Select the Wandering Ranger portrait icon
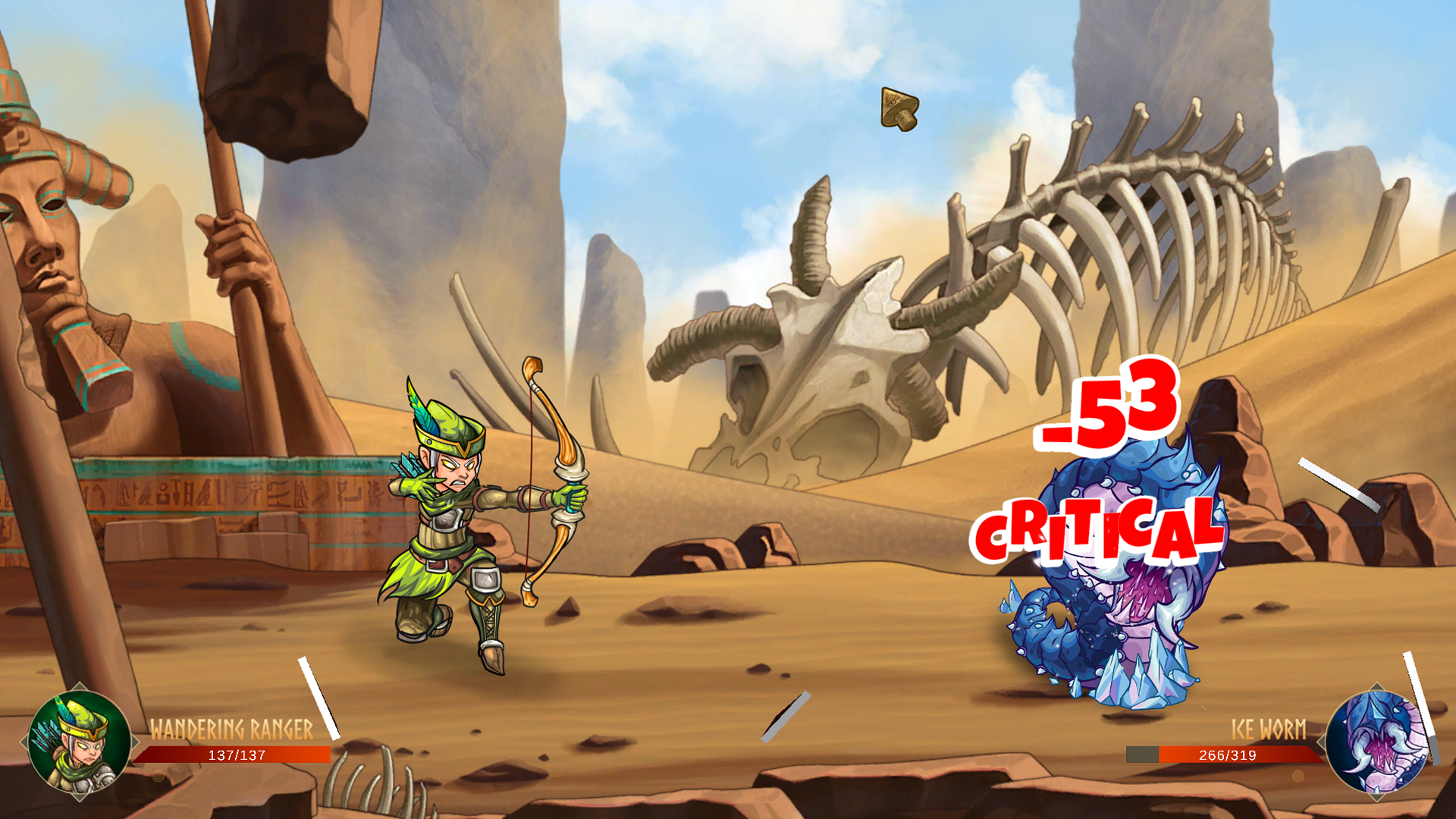Image resolution: width=1456 pixels, height=819 pixels. tap(79, 743)
